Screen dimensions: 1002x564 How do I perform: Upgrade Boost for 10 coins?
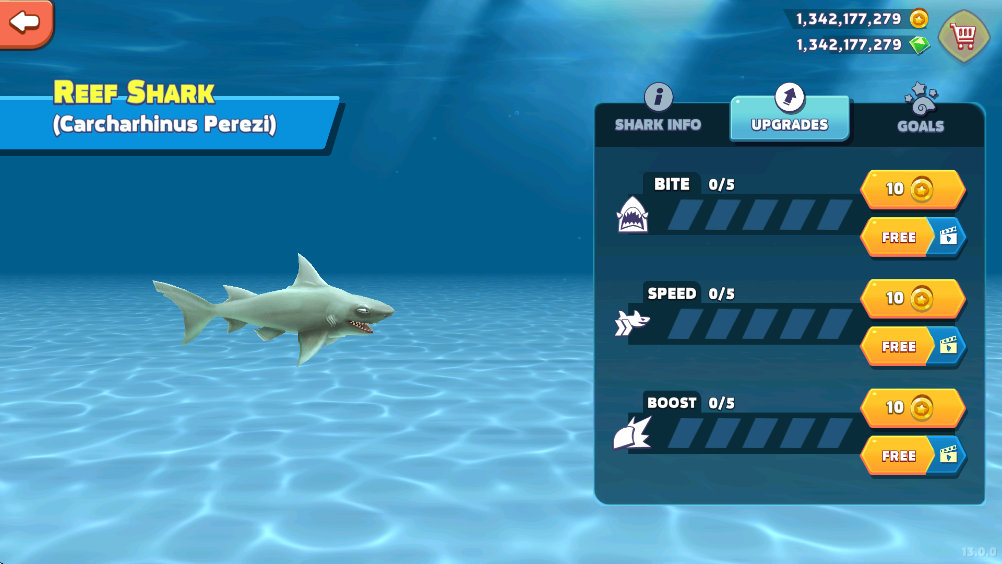click(912, 408)
